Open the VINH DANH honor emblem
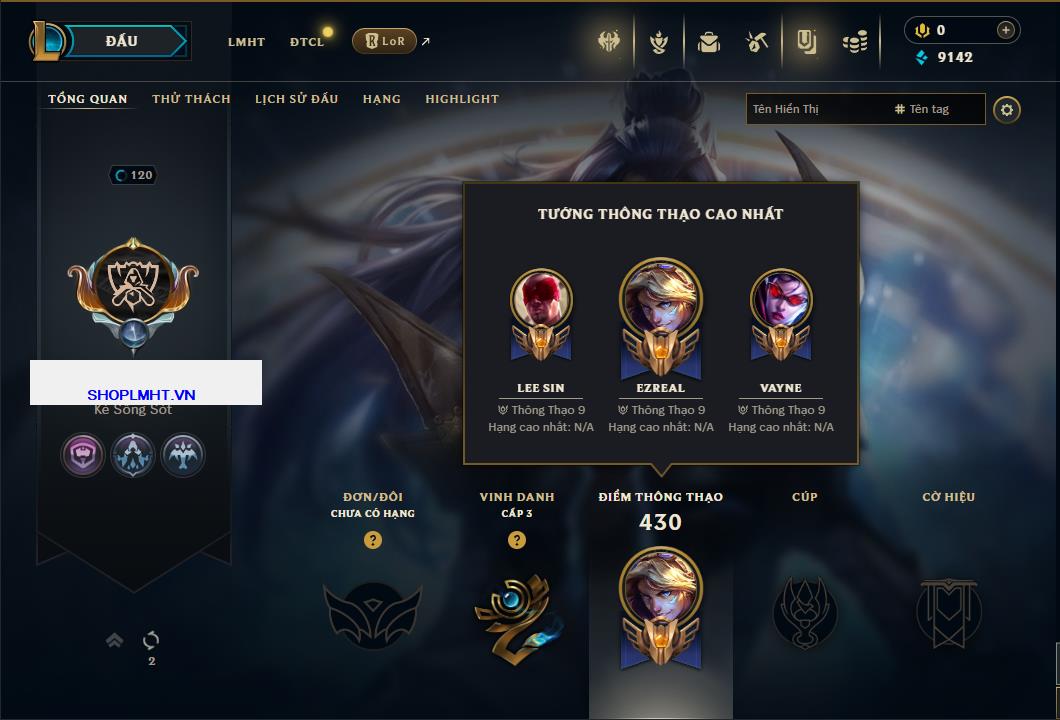Viewport: 1060px width, 720px height. tap(516, 613)
